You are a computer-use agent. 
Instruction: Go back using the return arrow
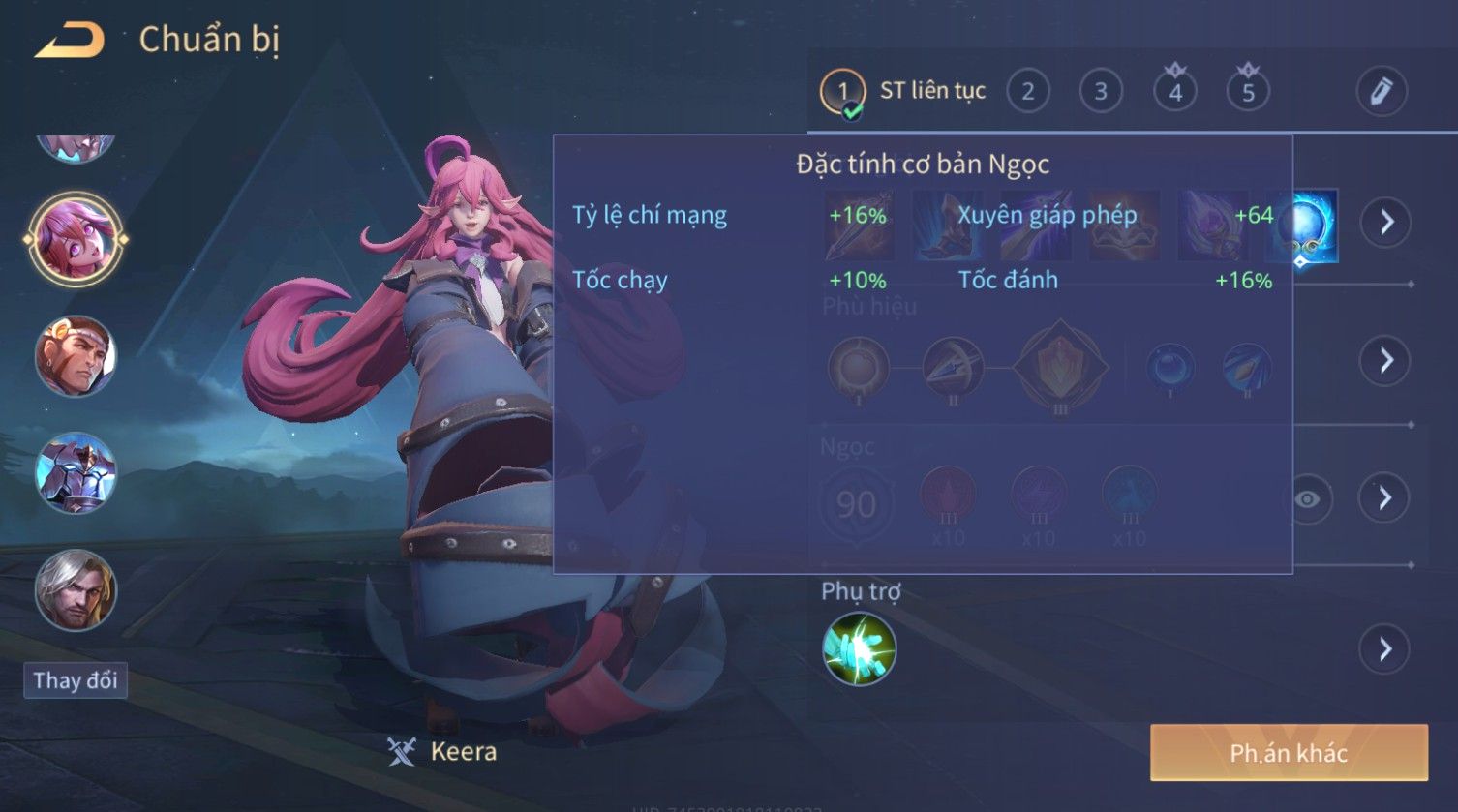70,41
